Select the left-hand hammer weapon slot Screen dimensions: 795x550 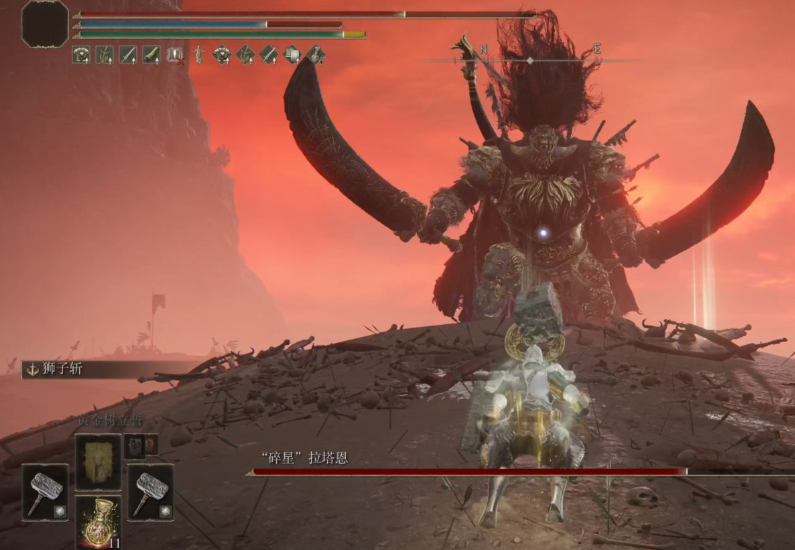pyautogui.click(x=45, y=491)
